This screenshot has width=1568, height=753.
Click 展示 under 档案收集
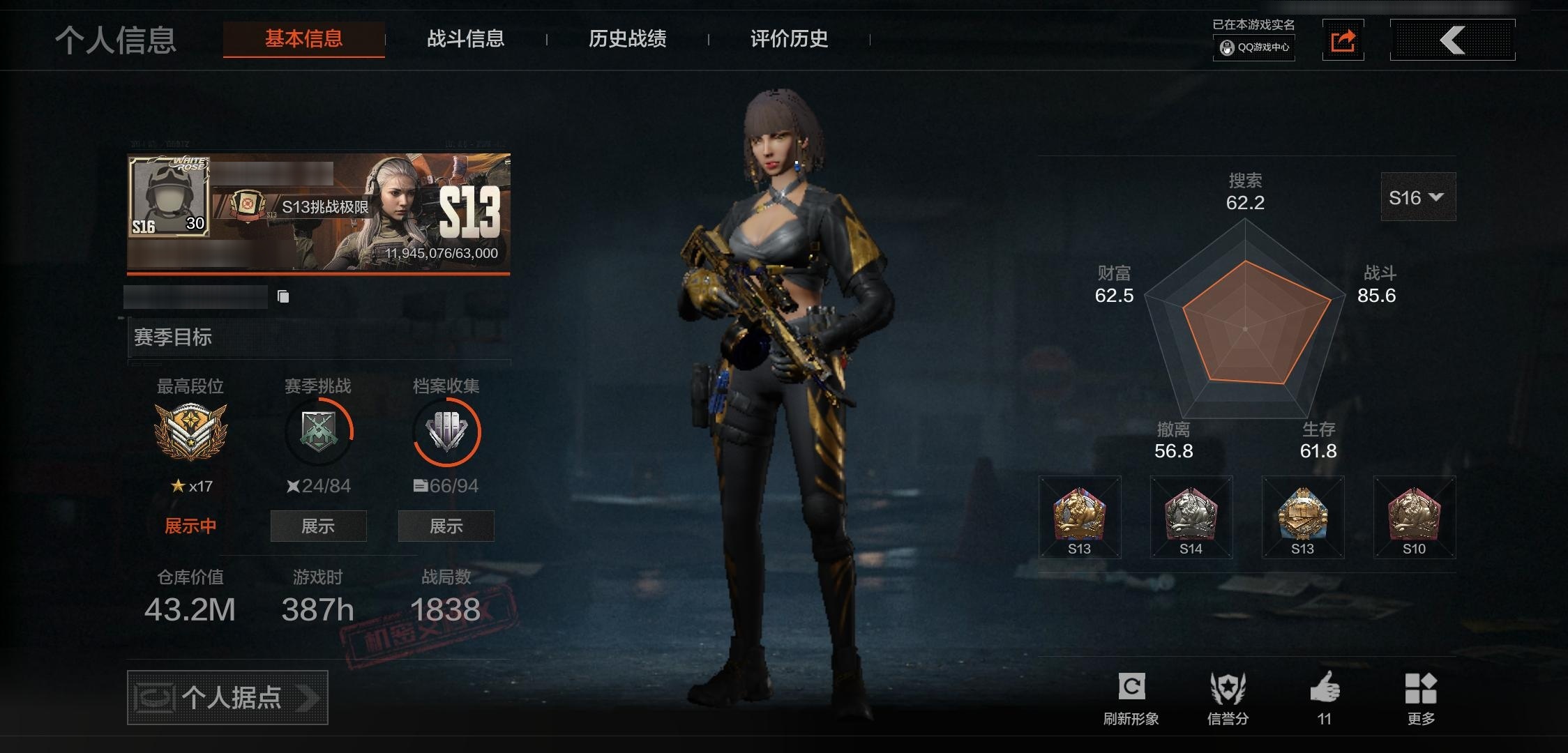[x=446, y=526]
